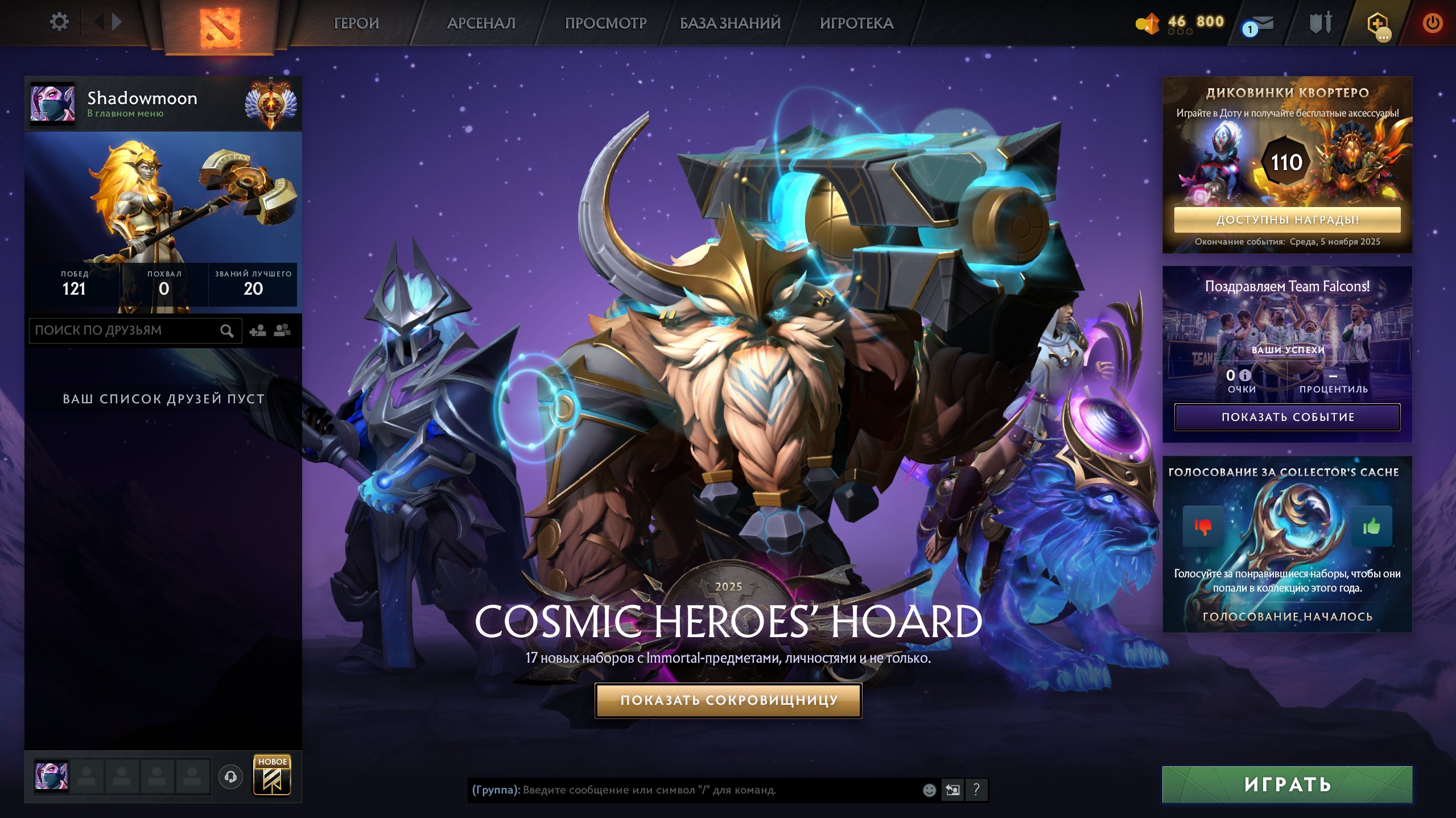Open the ГЕРОИ menu tab
This screenshot has width=1456, height=818.
click(x=356, y=23)
